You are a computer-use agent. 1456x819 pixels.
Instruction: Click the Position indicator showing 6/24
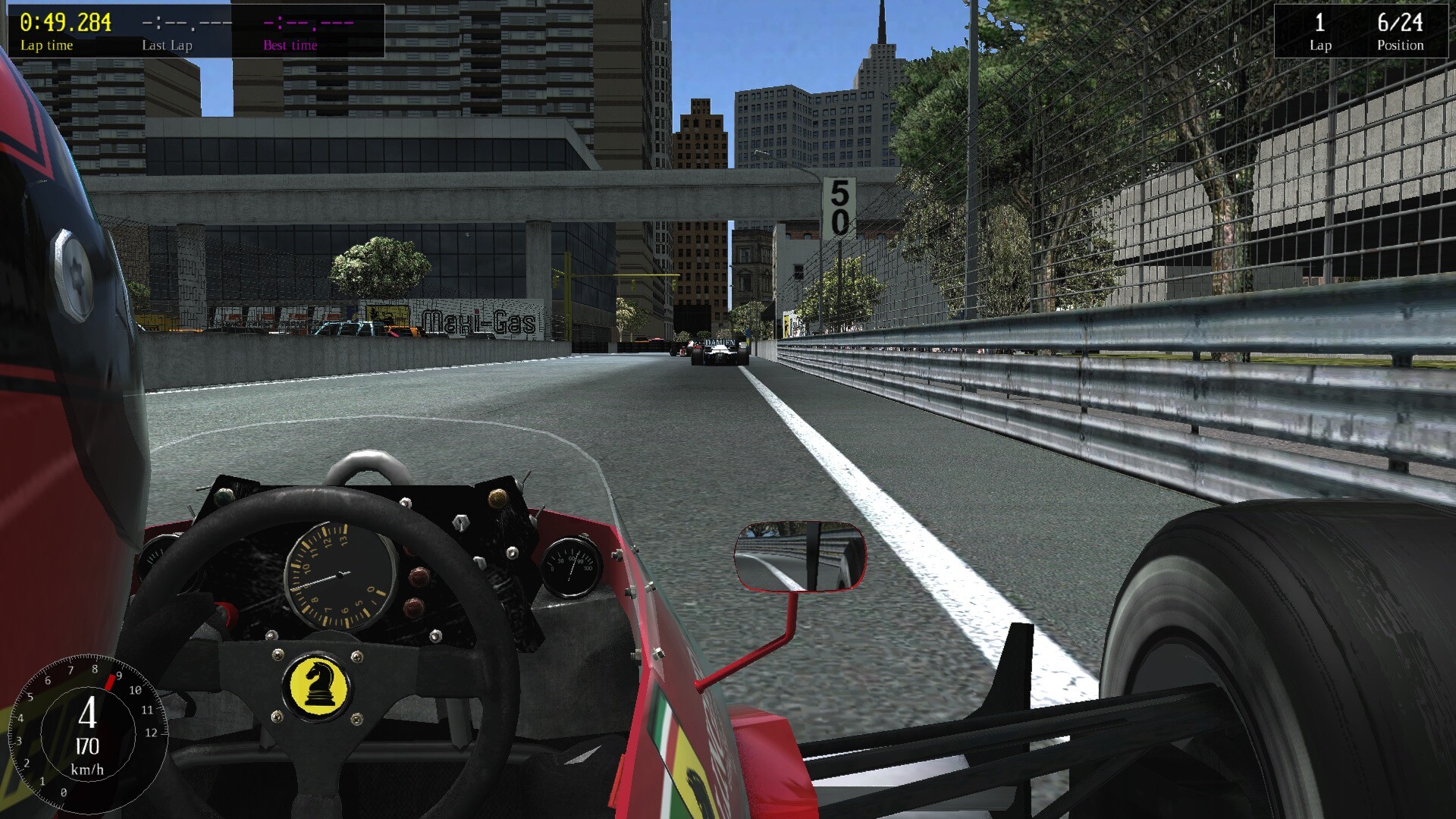tap(1399, 23)
